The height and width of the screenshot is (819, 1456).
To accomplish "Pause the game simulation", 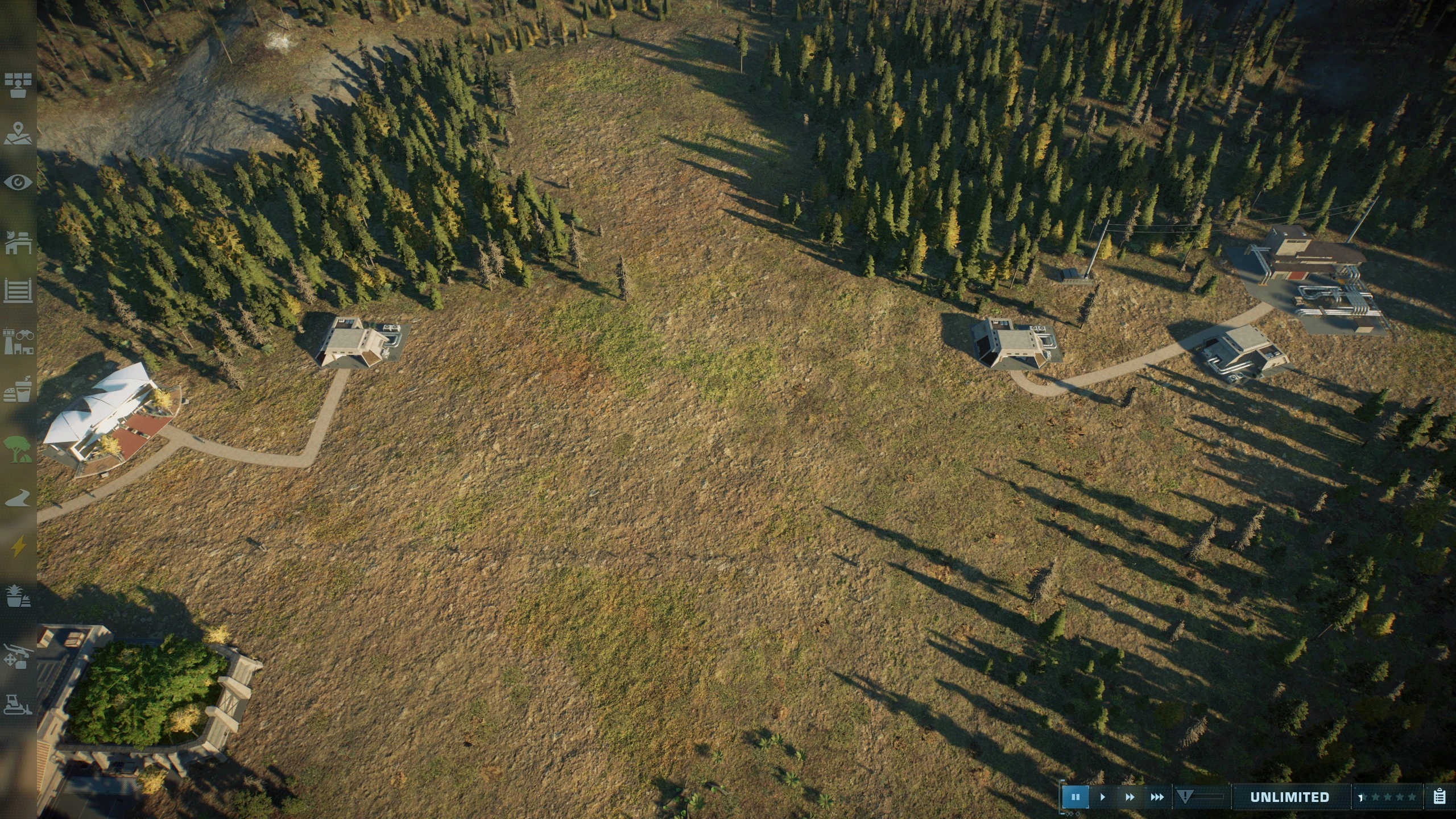I will (1075, 797).
